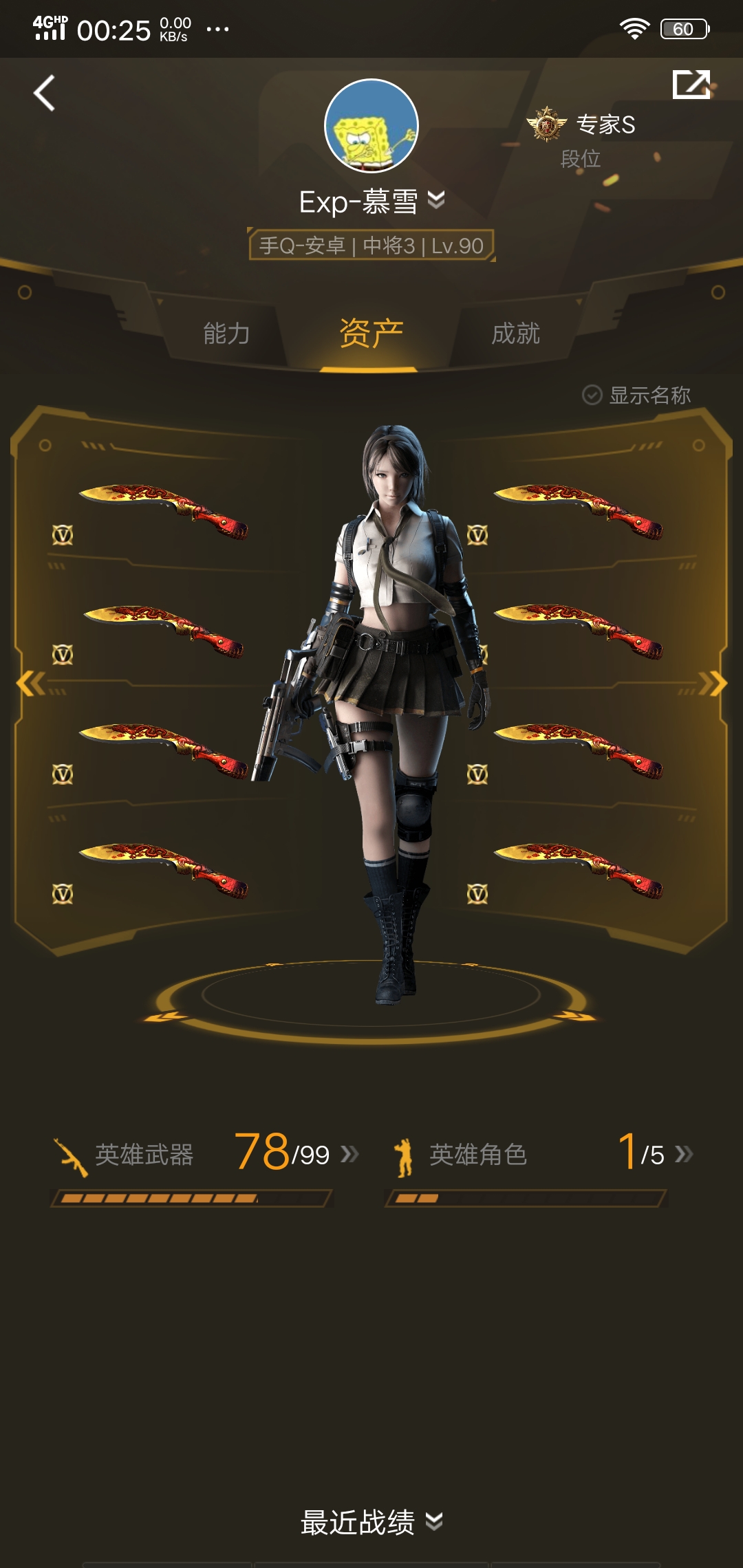View the 专家S rank badge
Viewport: 743px width, 1568px height.
547,124
